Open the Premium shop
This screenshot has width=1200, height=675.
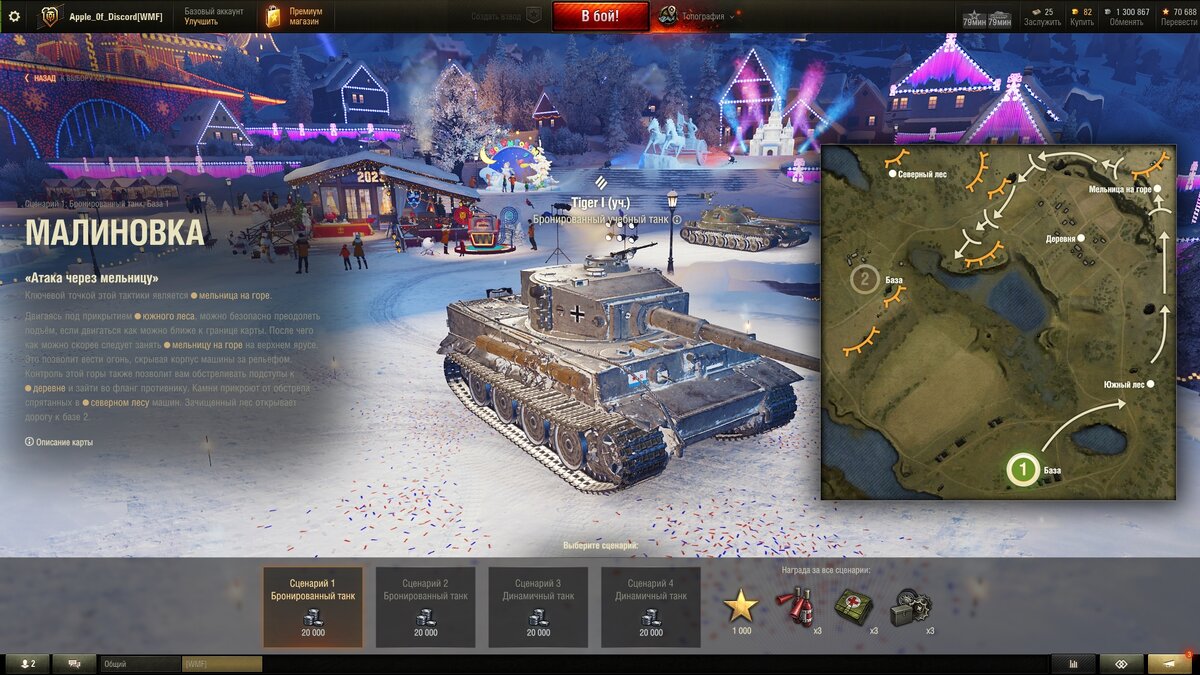coord(296,16)
